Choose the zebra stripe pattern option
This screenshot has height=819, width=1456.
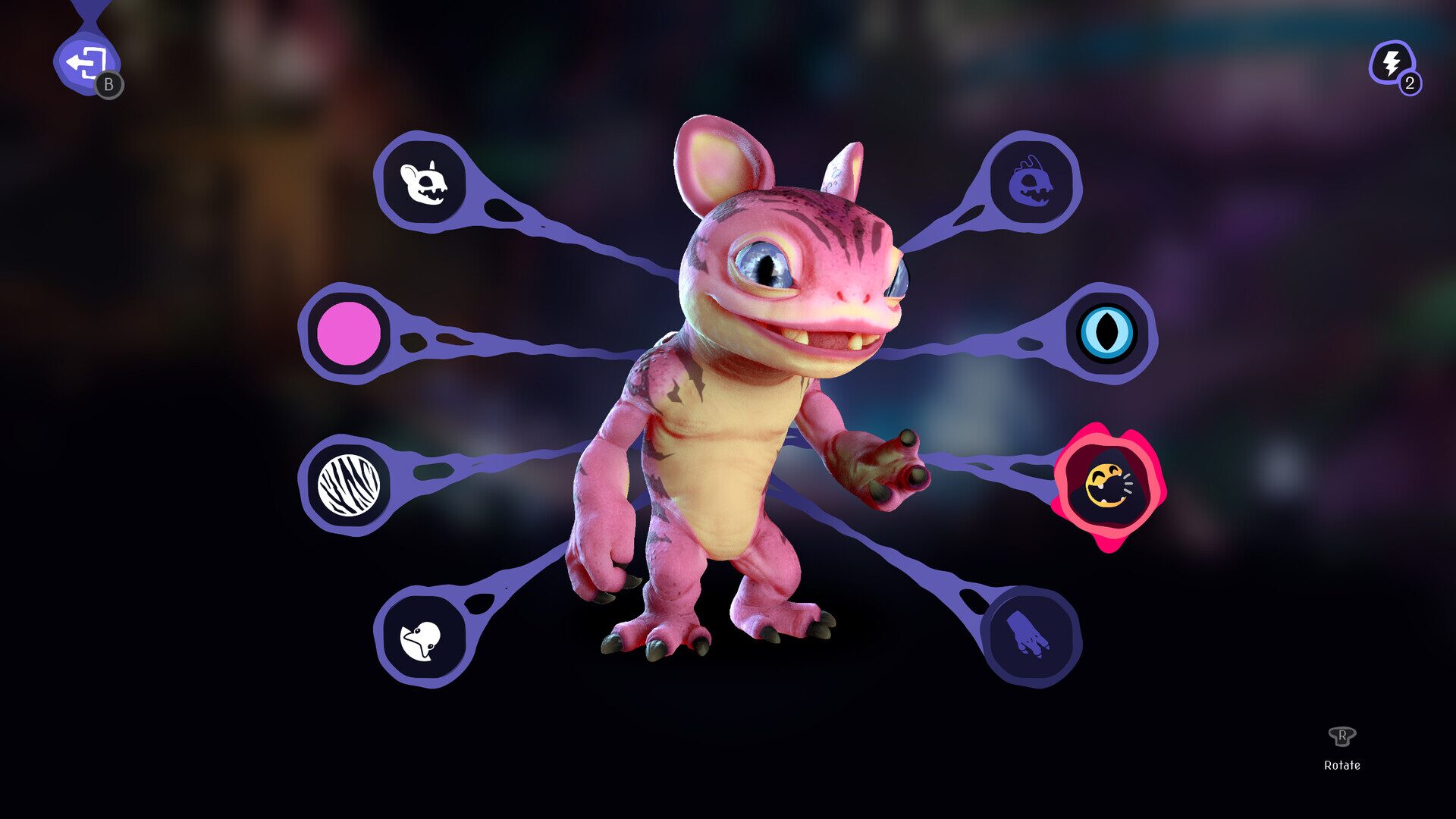coord(348,485)
